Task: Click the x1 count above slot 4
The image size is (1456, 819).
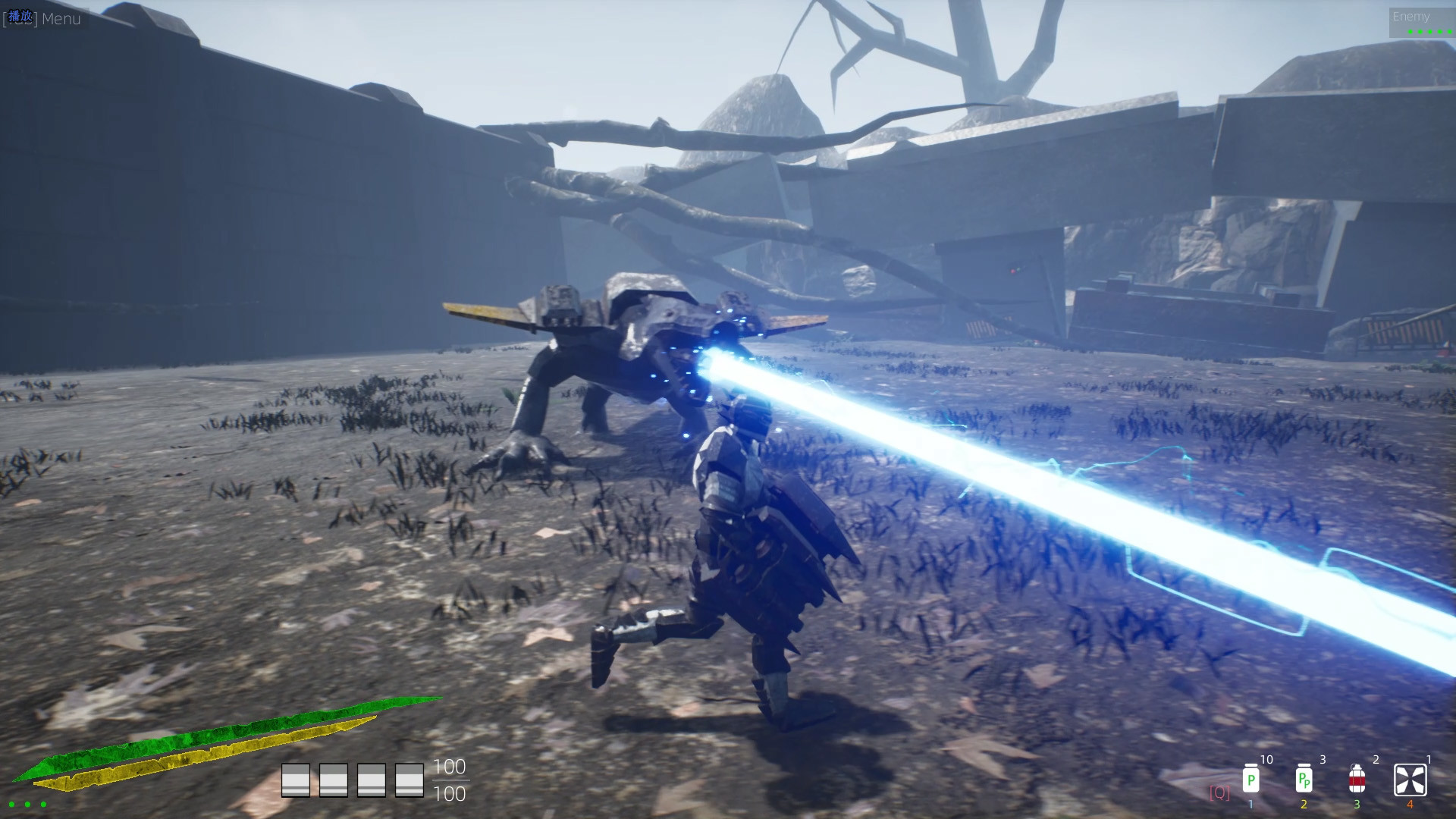Action: click(1430, 759)
